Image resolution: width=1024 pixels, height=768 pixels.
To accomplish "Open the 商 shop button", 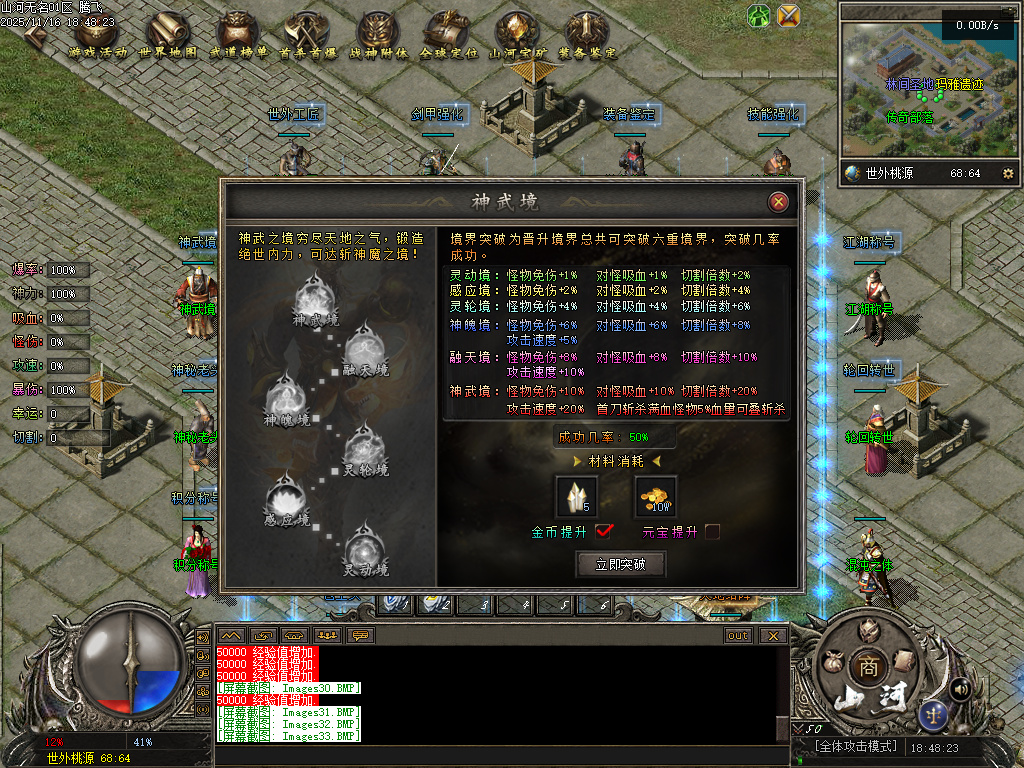I will point(866,667).
